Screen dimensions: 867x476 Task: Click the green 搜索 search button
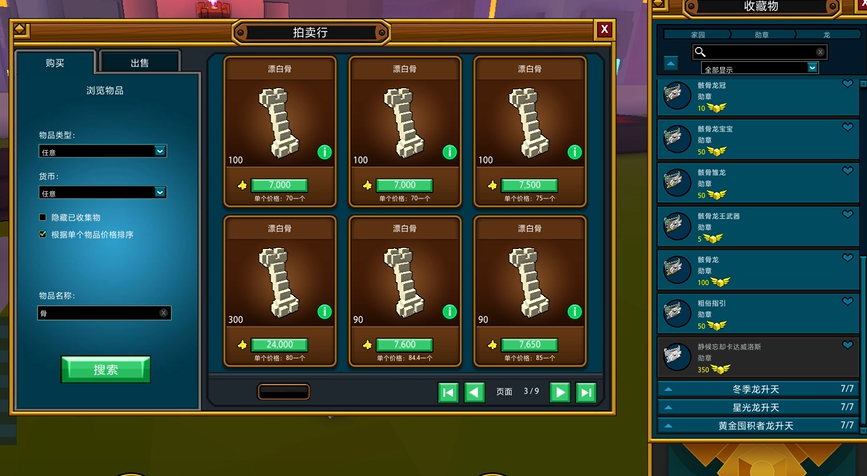pos(105,369)
